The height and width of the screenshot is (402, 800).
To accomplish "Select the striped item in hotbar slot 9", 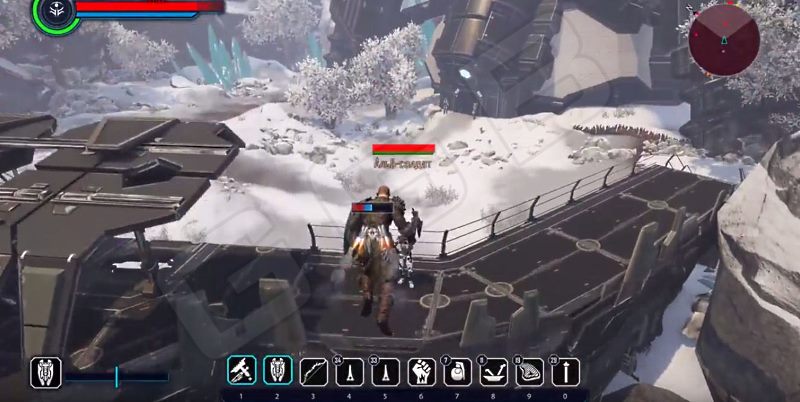I will 530,372.
